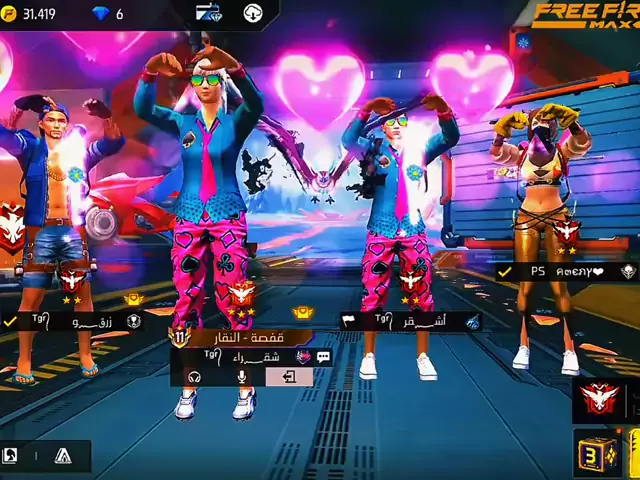This screenshot has width=640, height=480.
Task: Open the gold coins balance
Action: click(30, 14)
